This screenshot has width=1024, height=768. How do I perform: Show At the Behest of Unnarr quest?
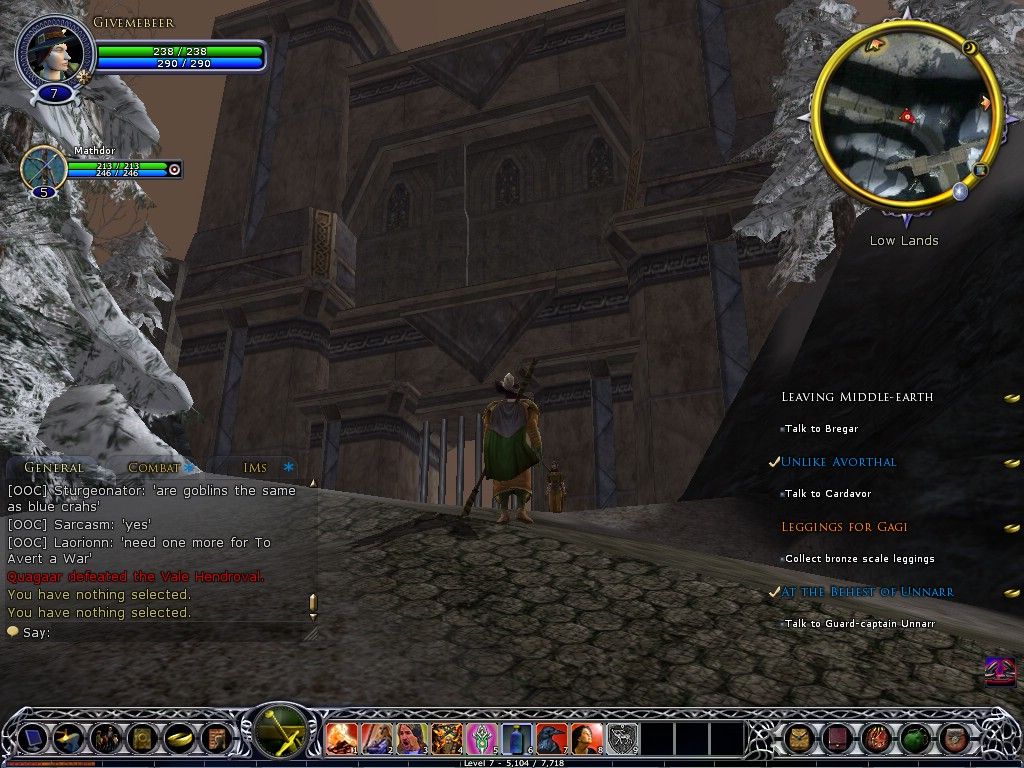pyautogui.click(x=867, y=592)
